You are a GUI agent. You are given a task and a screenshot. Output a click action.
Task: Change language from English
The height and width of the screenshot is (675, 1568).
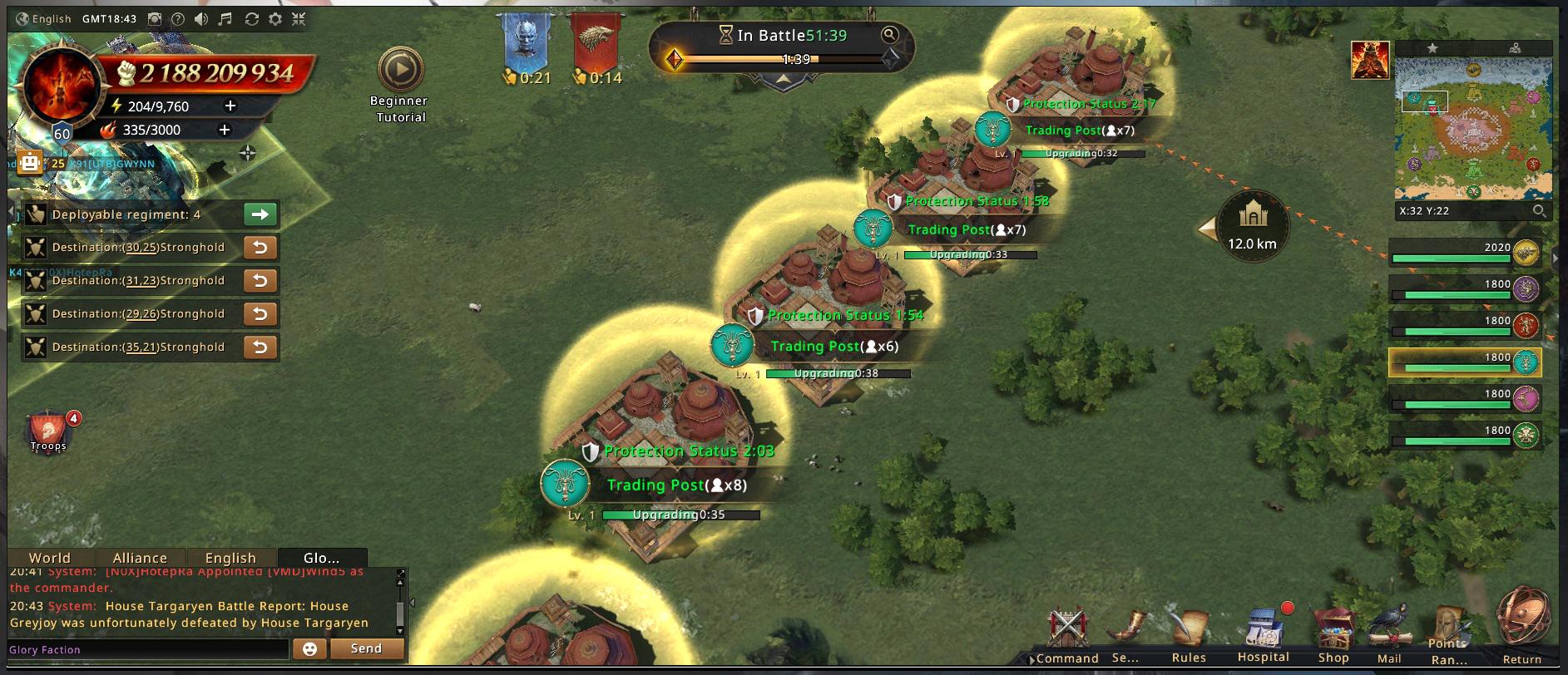[44, 19]
